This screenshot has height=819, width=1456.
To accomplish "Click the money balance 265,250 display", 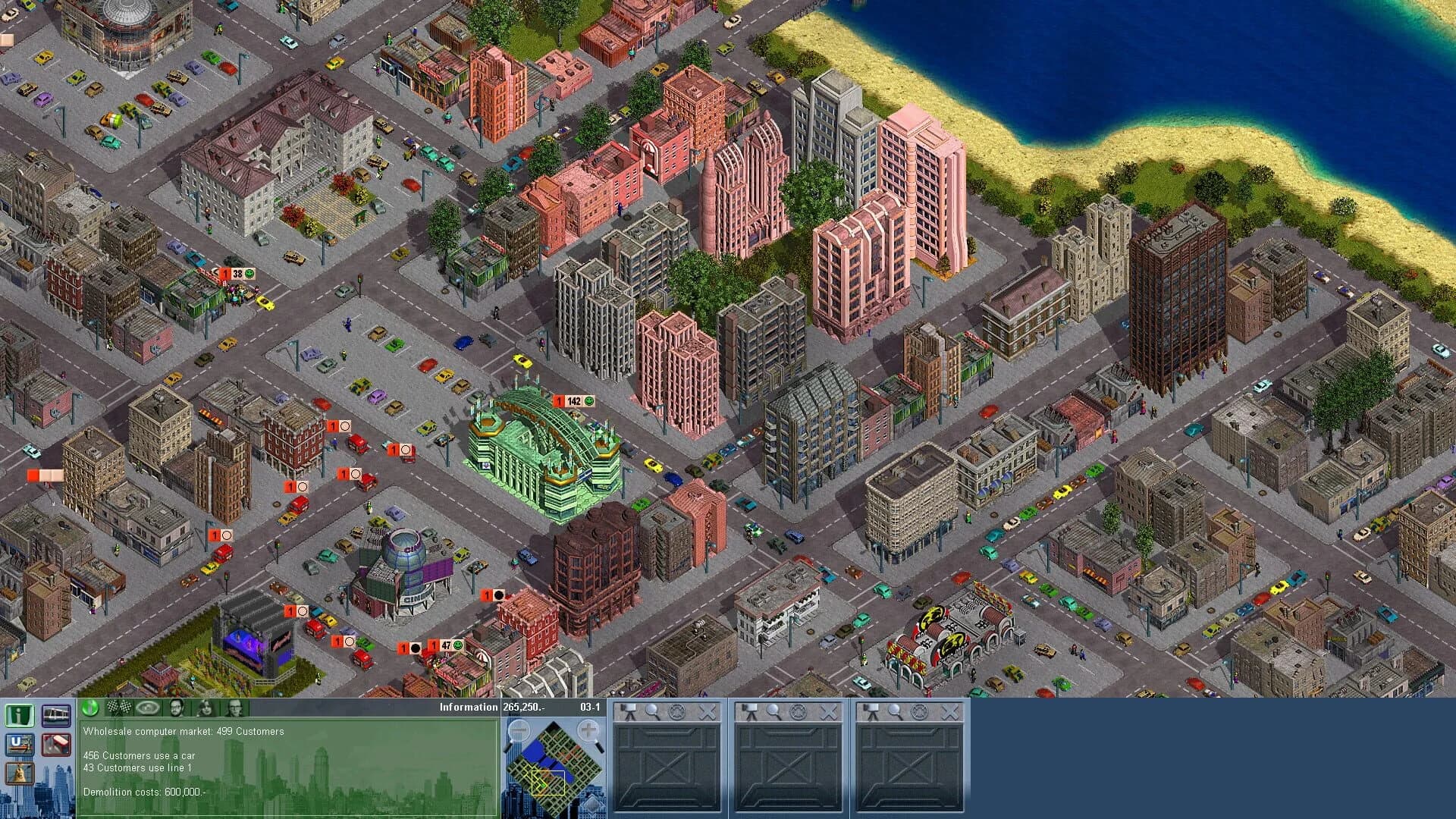I will pyautogui.click(x=525, y=707).
